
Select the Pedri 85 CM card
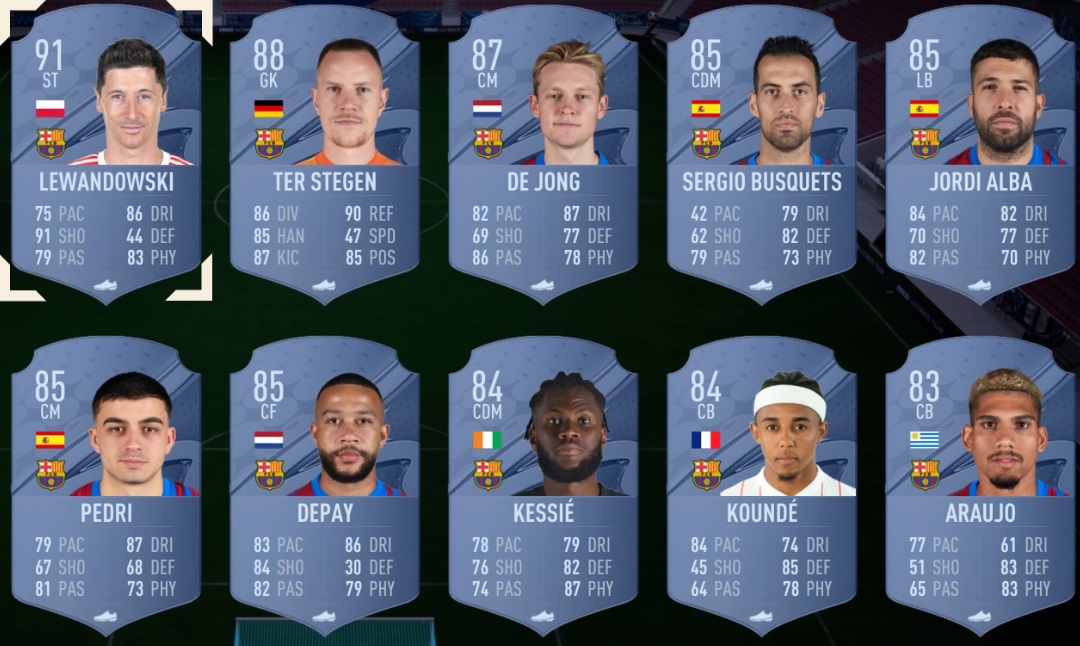106,482
